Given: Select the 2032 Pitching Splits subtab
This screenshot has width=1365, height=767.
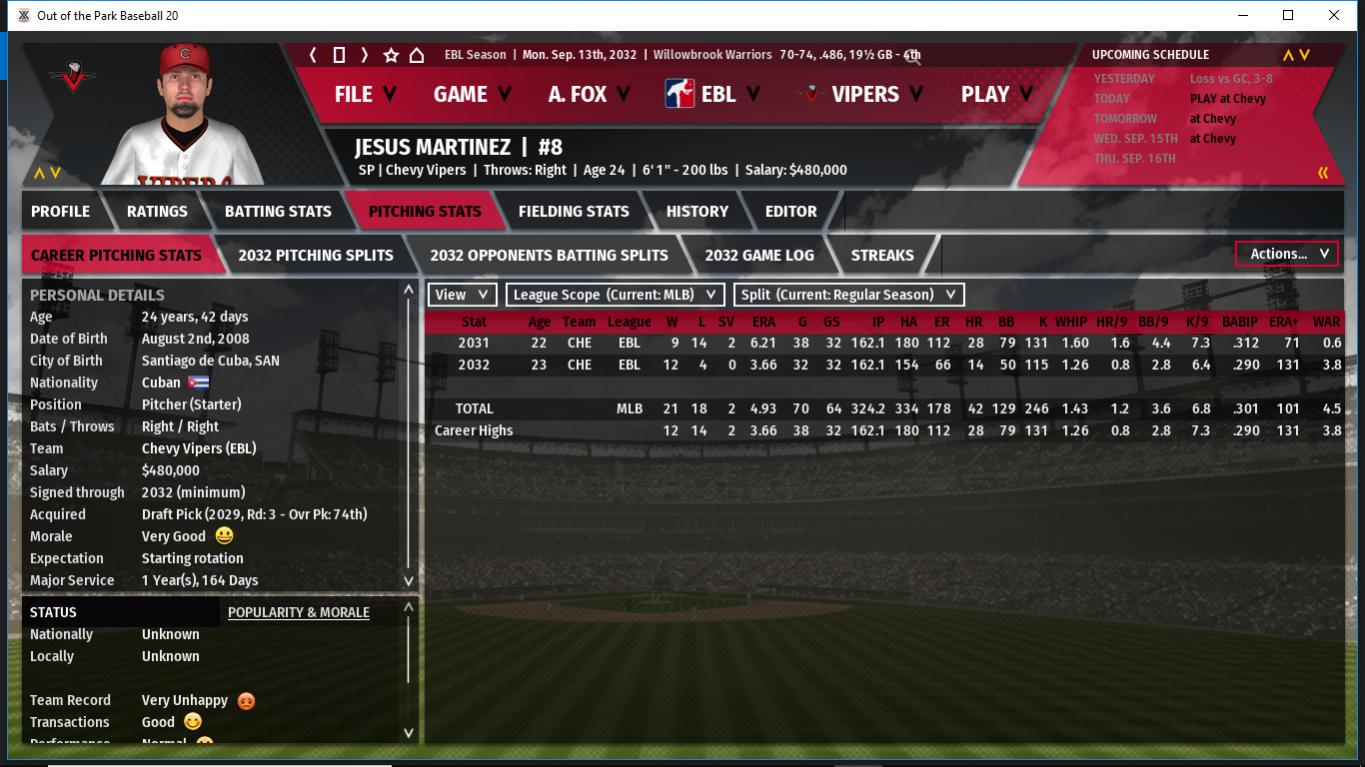Looking at the screenshot, I should click(x=315, y=255).
